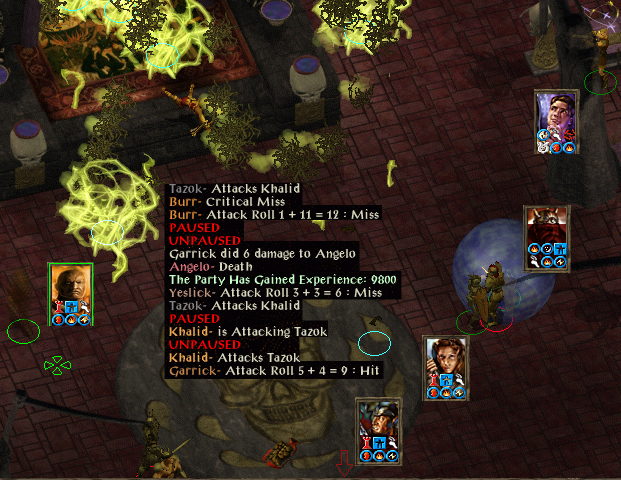This screenshot has width=621, height=480.
Task: Pick the brown-haired woman's portrait
Action: click(444, 360)
